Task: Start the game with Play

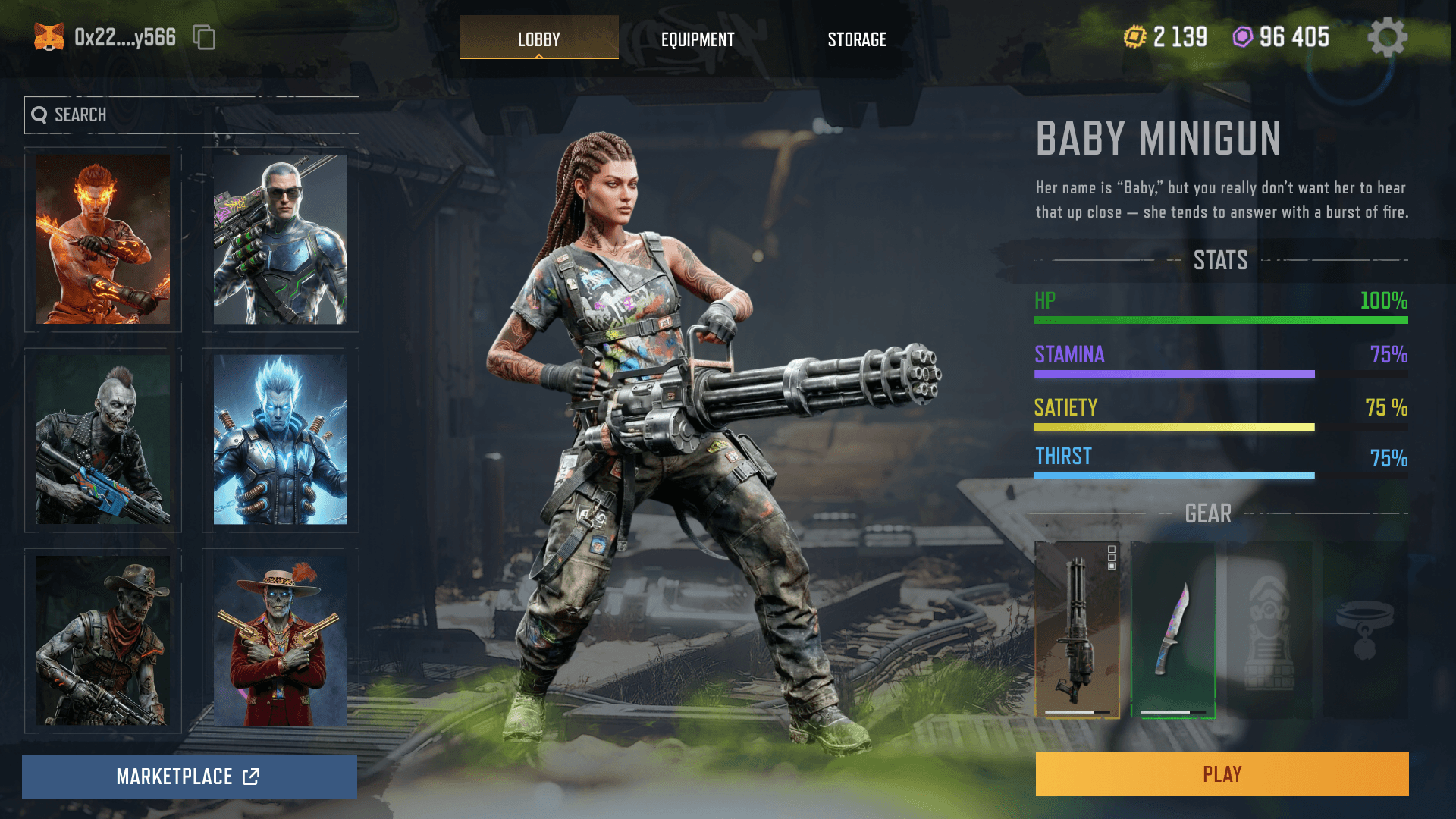Action: (1222, 774)
